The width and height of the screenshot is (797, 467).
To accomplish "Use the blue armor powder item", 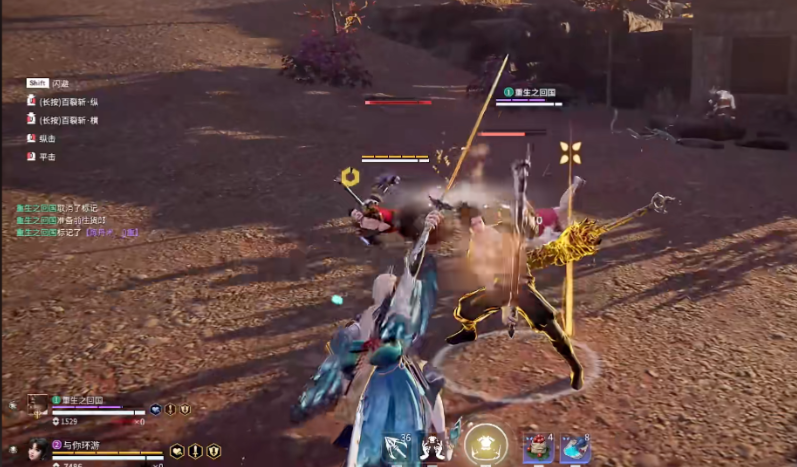I will click(x=574, y=448).
